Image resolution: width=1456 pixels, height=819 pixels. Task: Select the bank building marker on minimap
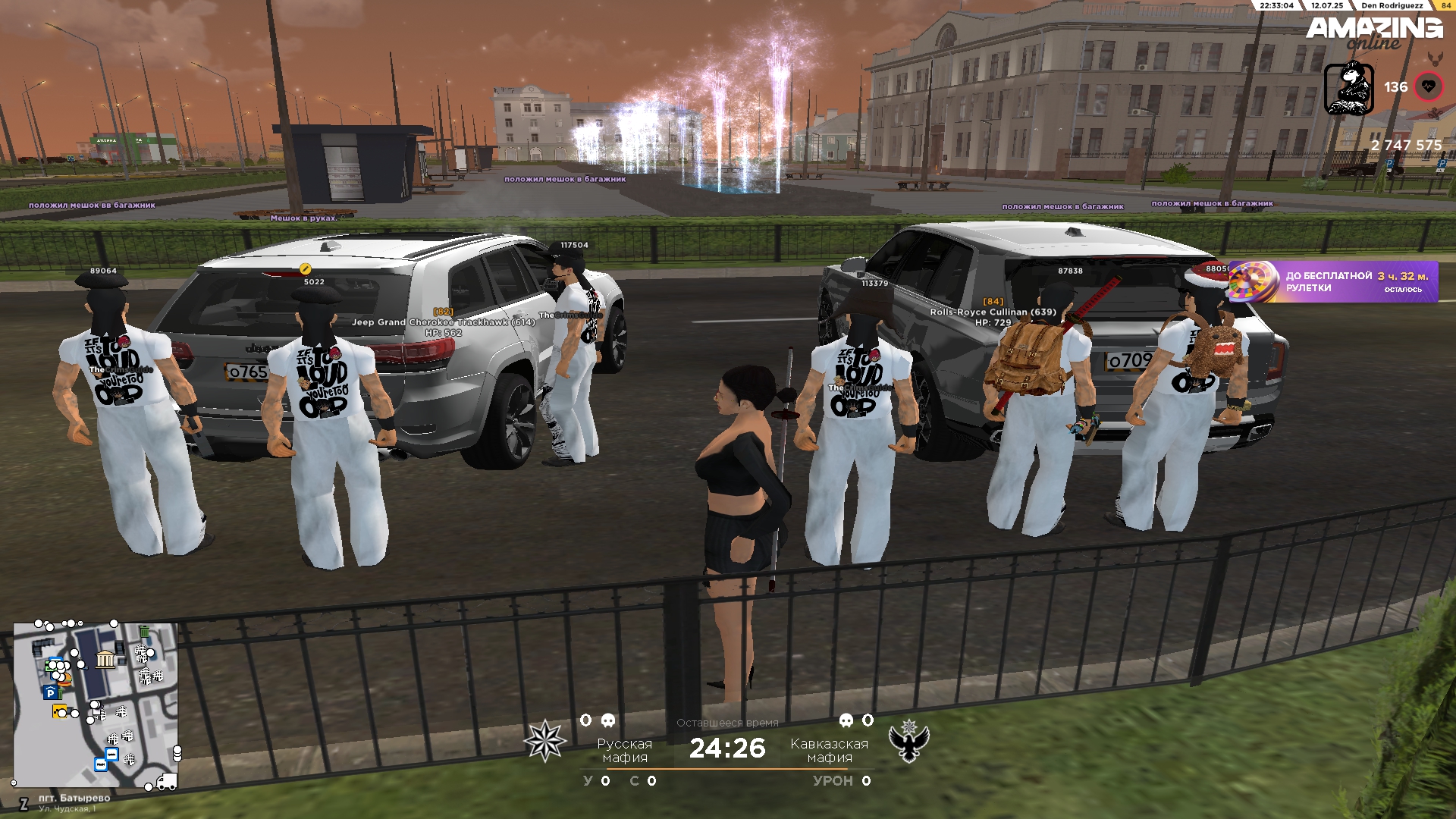point(105,659)
